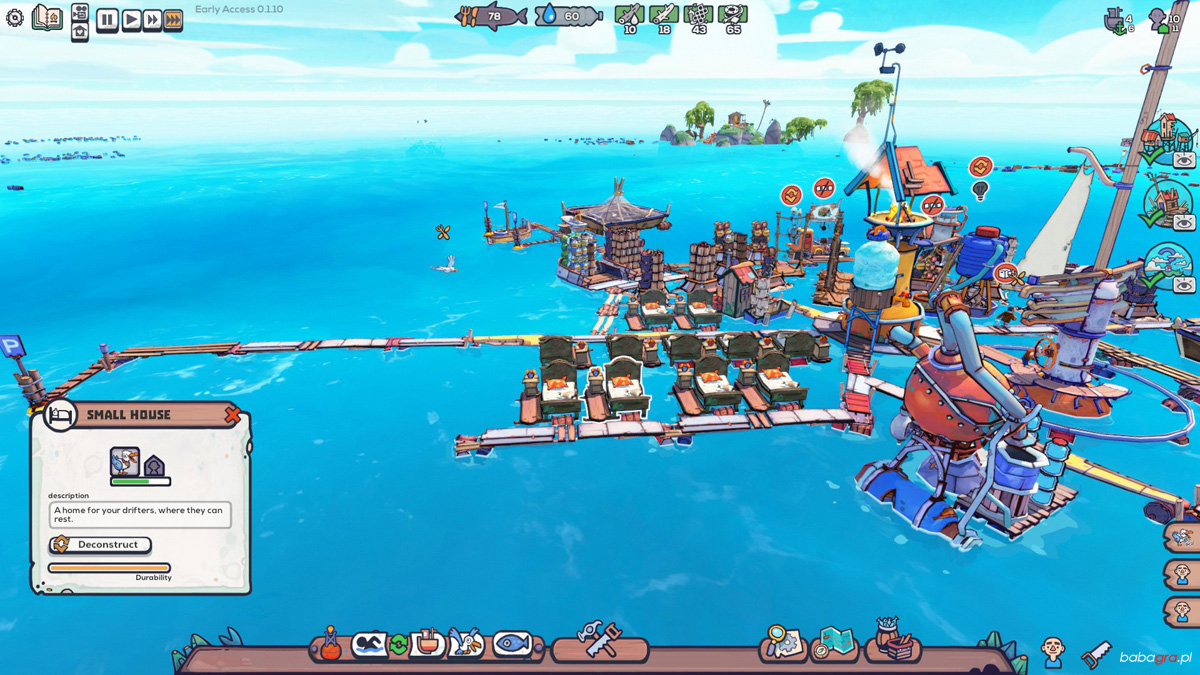Select triple fast-forward speed
The height and width of the screenshot is (675, 1200).
coord(173,20)
